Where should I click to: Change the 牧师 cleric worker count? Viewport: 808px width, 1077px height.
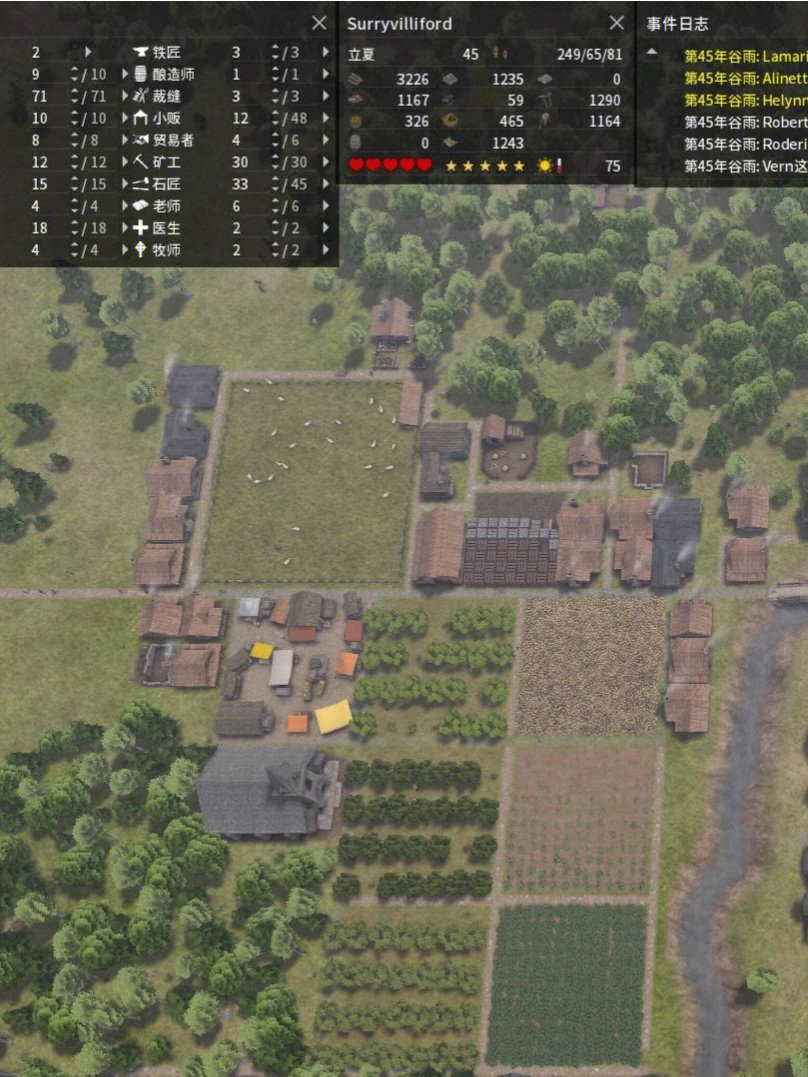275,250
